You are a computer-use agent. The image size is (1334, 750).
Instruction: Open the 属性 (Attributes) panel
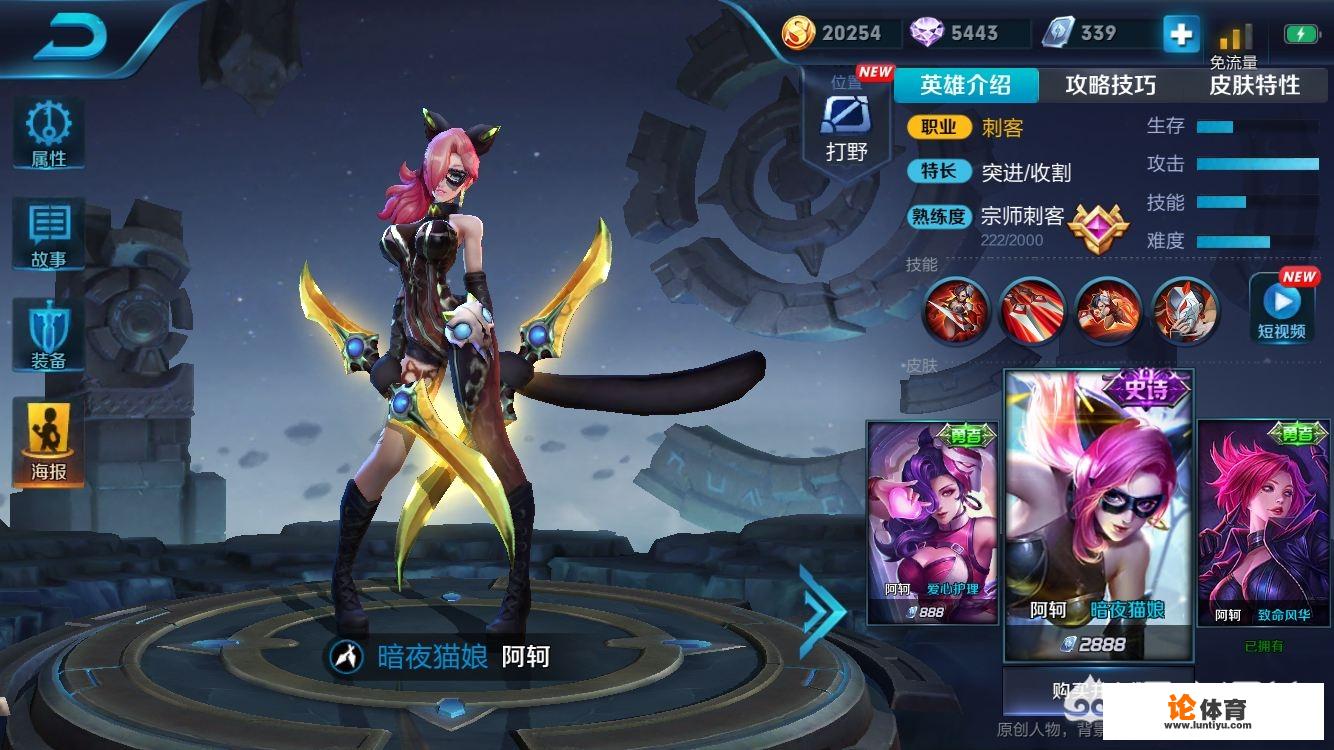pyautogui.click(x=47, y=128)
